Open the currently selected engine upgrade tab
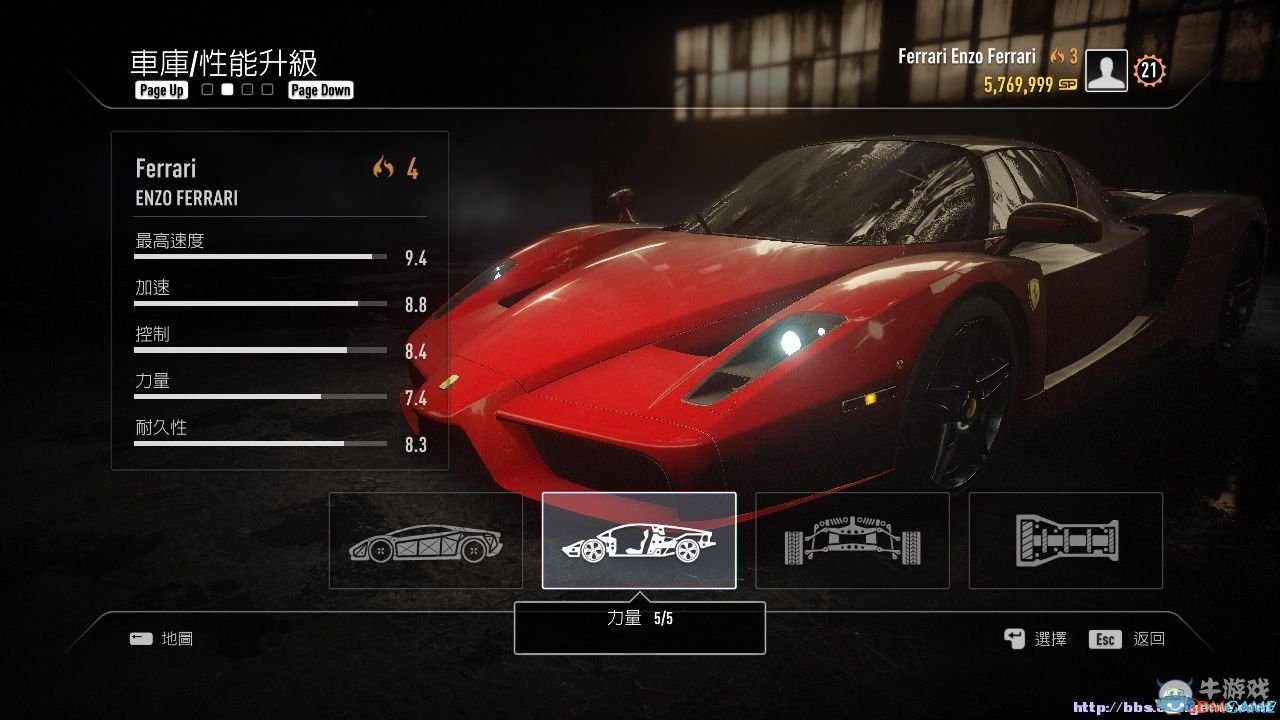 (x=640, y=540)
